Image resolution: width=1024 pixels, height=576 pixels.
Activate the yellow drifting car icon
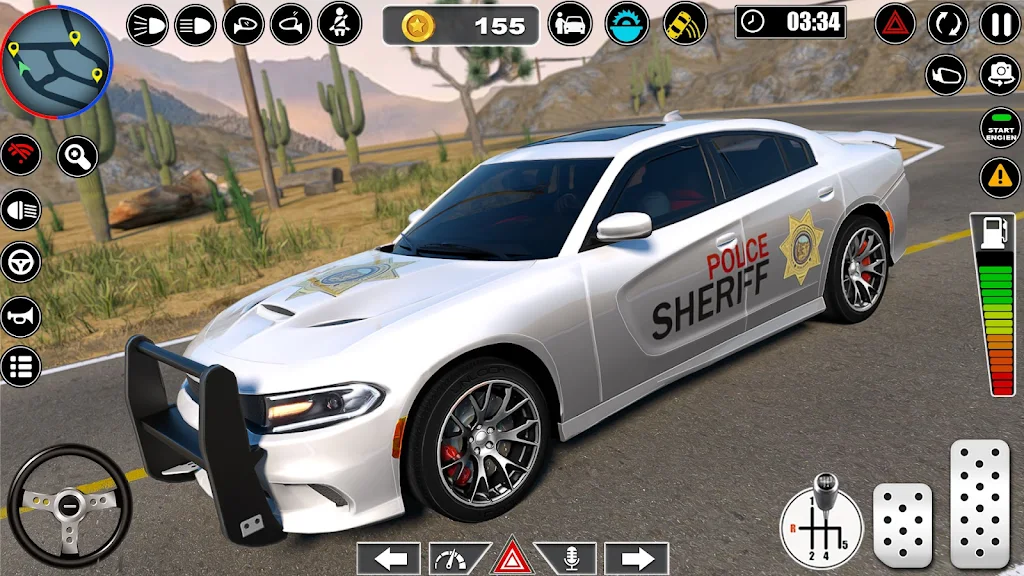pyautogui.click(x=684, y=24)
